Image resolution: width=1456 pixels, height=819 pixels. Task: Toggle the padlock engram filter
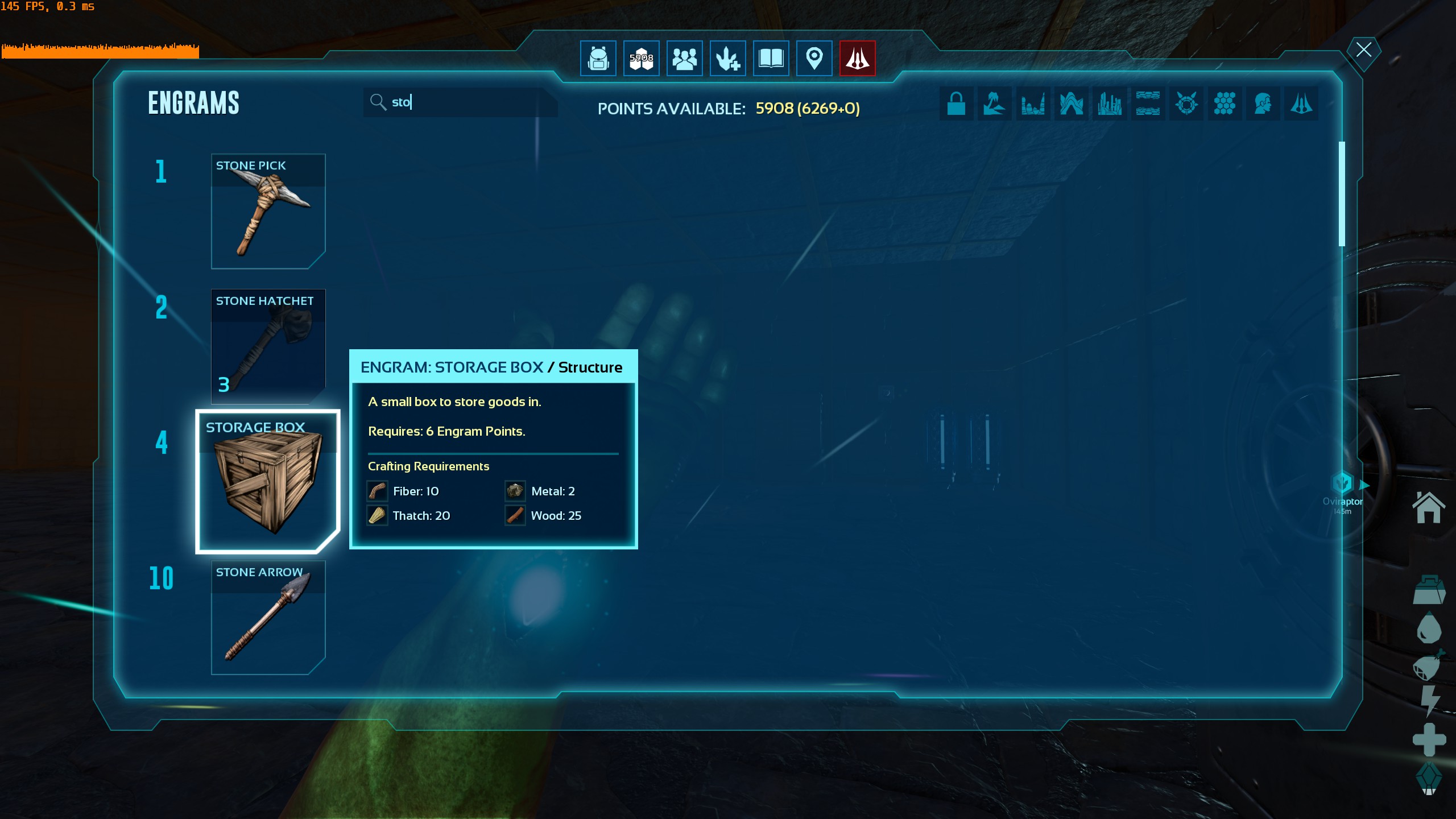click(956, 104)
